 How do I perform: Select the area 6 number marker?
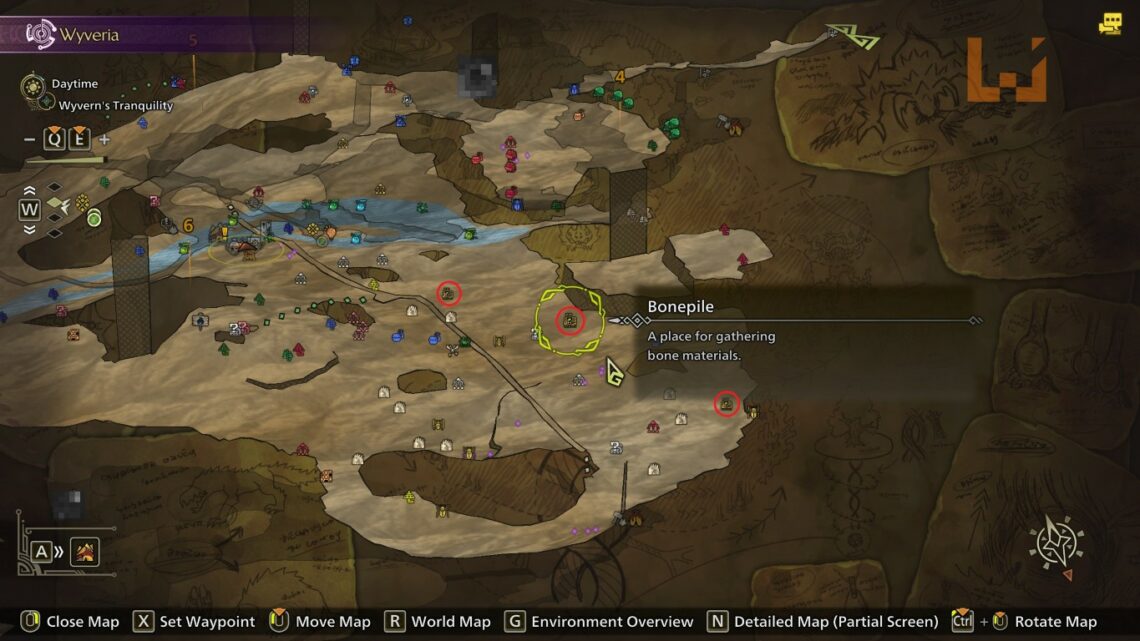[187, 226]
